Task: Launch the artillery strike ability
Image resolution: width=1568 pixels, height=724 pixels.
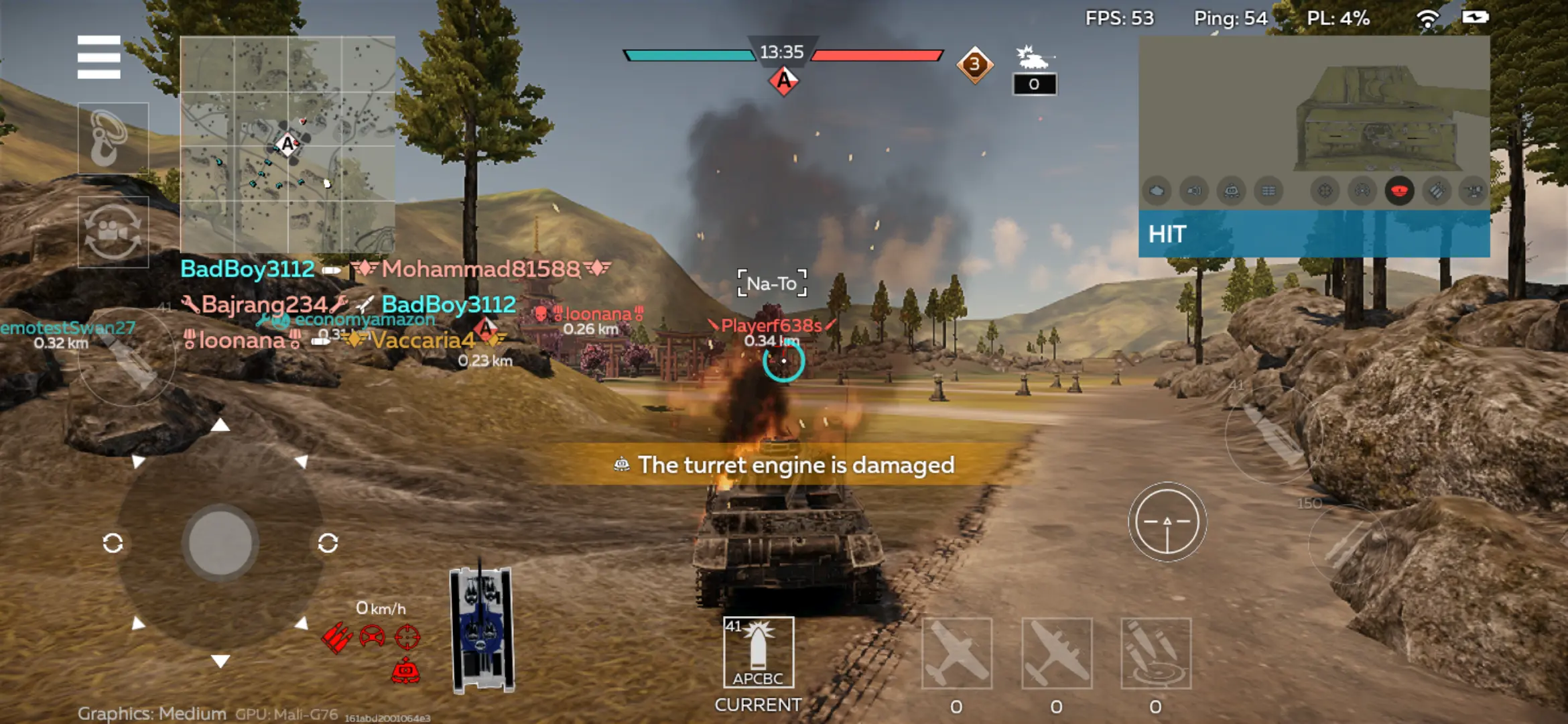Action: (1155, 654)
